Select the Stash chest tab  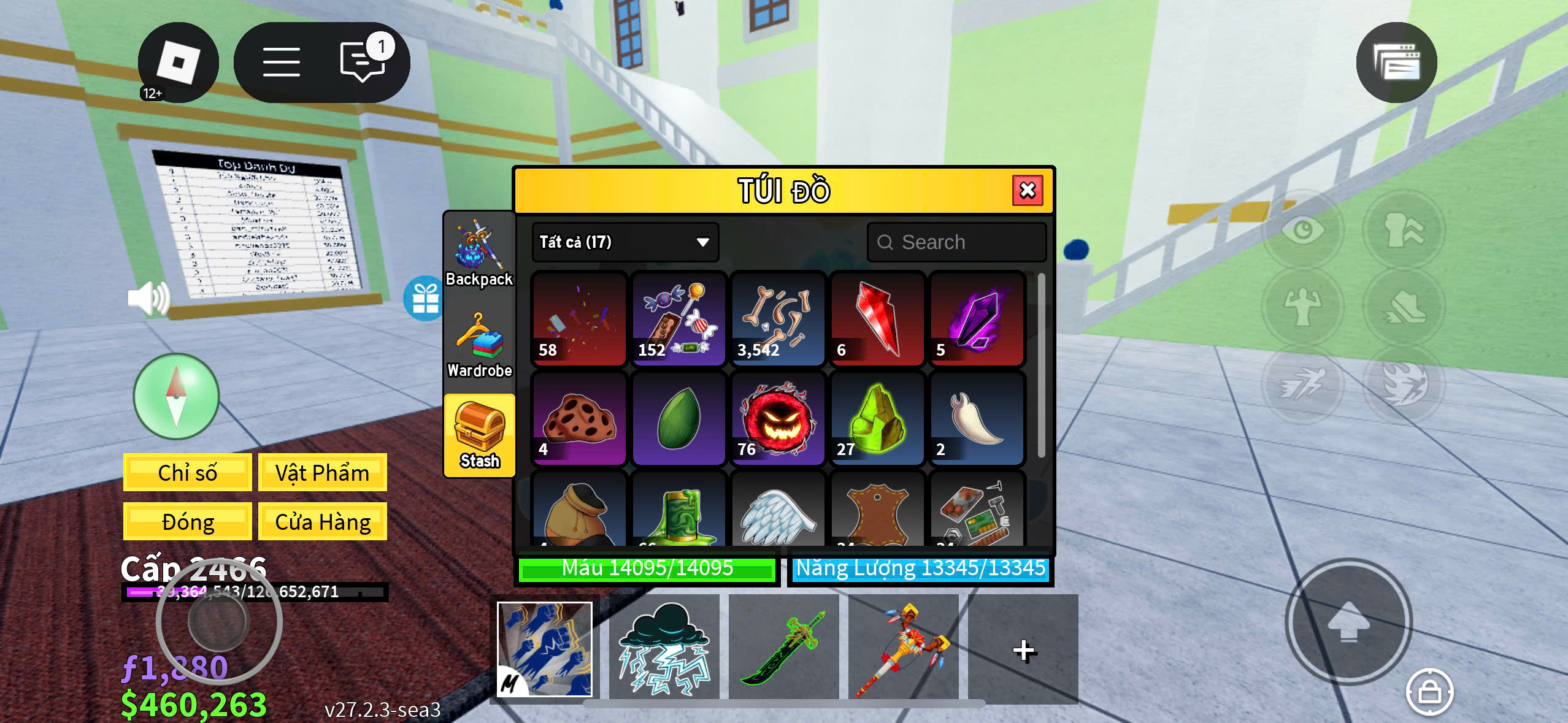click(x=479, y=435)
